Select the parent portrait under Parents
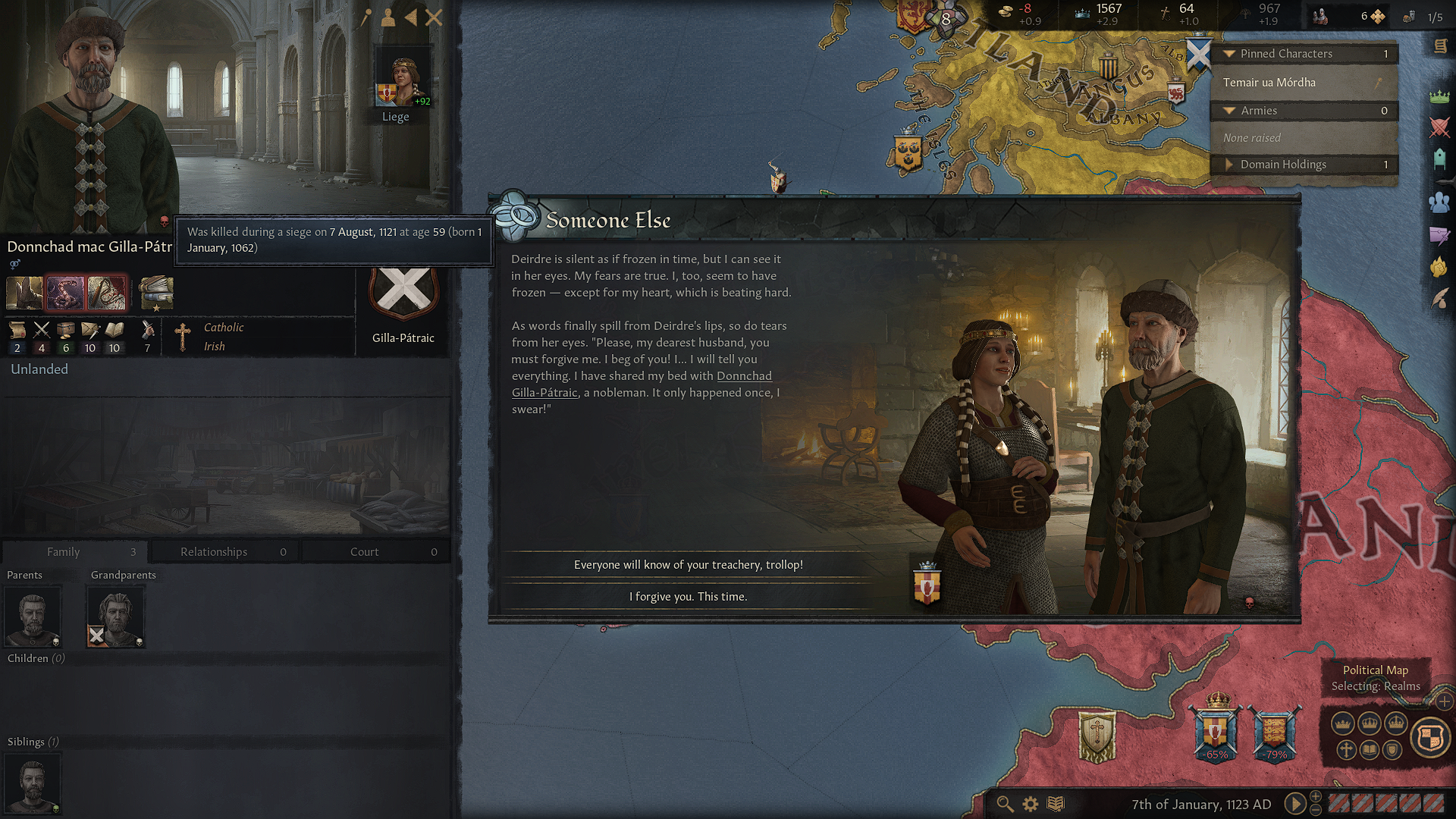Screen dimensions: 1456x819 click(x=33, y=616)
